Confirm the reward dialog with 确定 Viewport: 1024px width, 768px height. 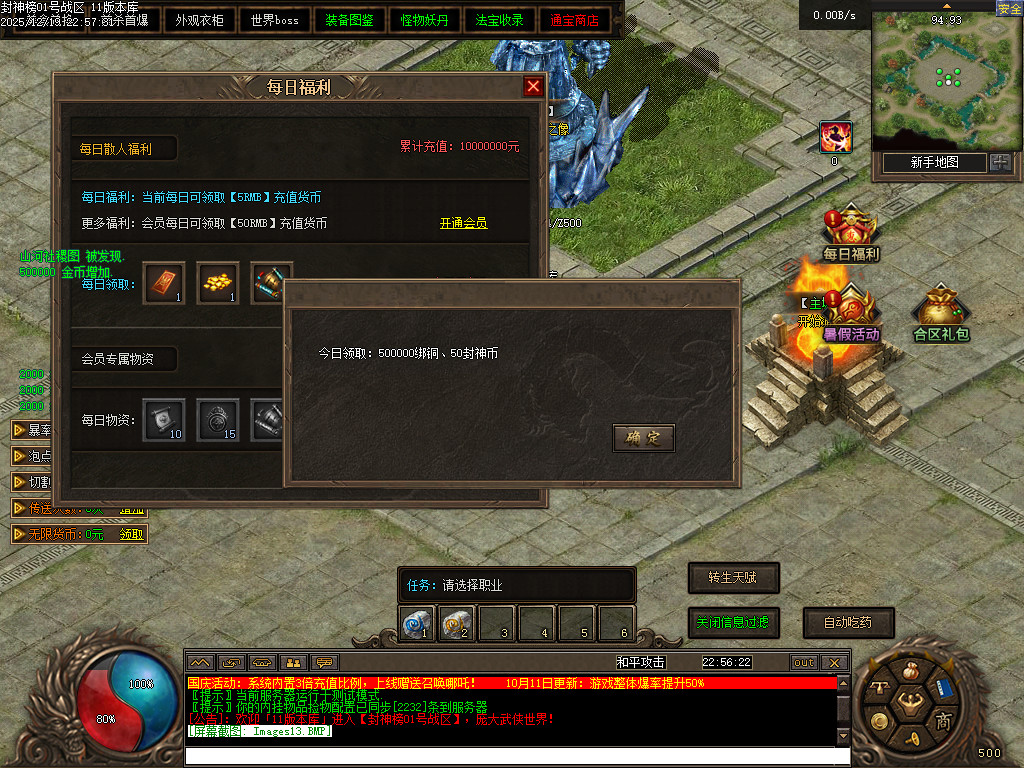643,438
